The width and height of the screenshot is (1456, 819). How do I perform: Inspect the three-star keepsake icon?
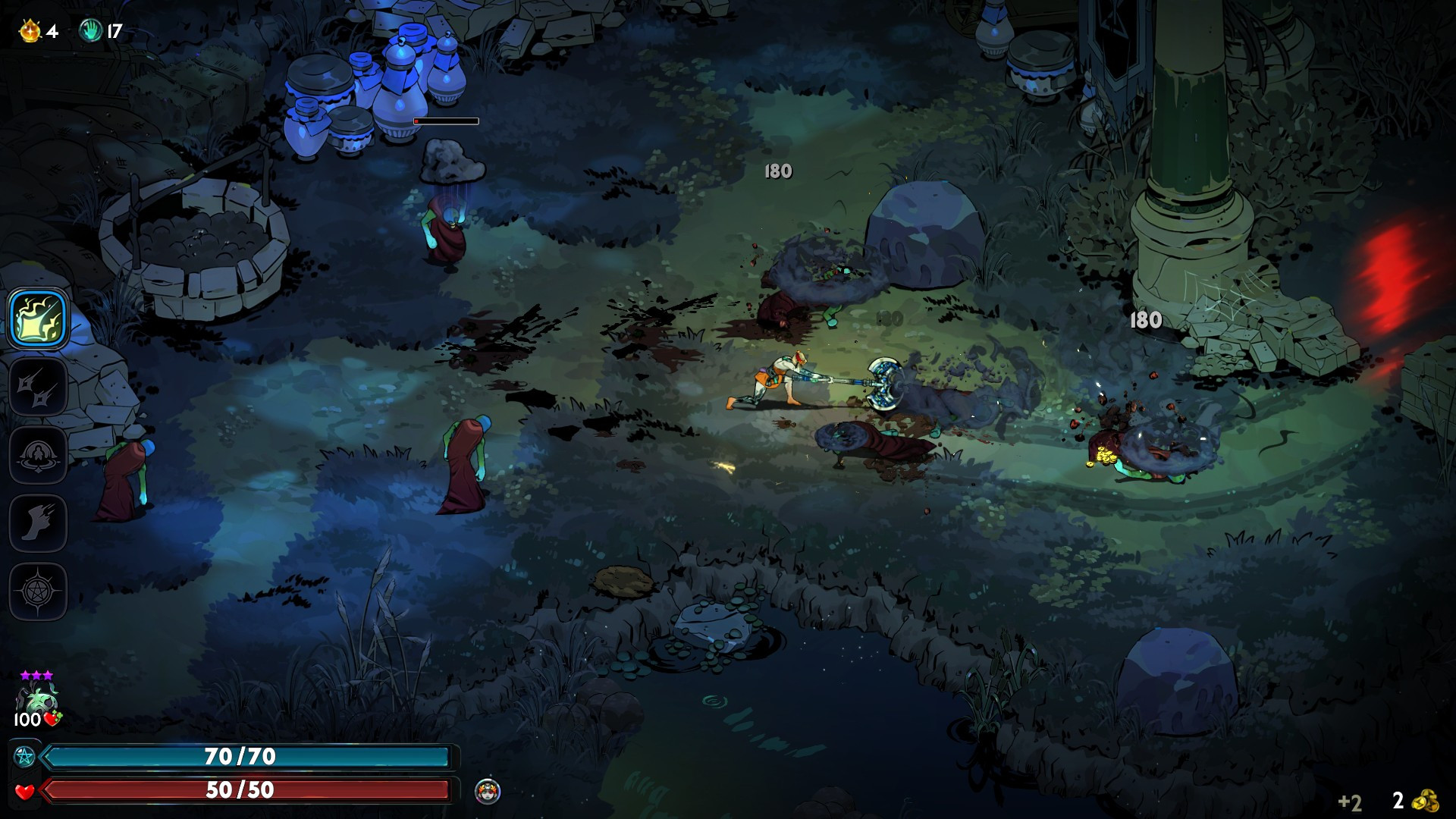[36, 698]
